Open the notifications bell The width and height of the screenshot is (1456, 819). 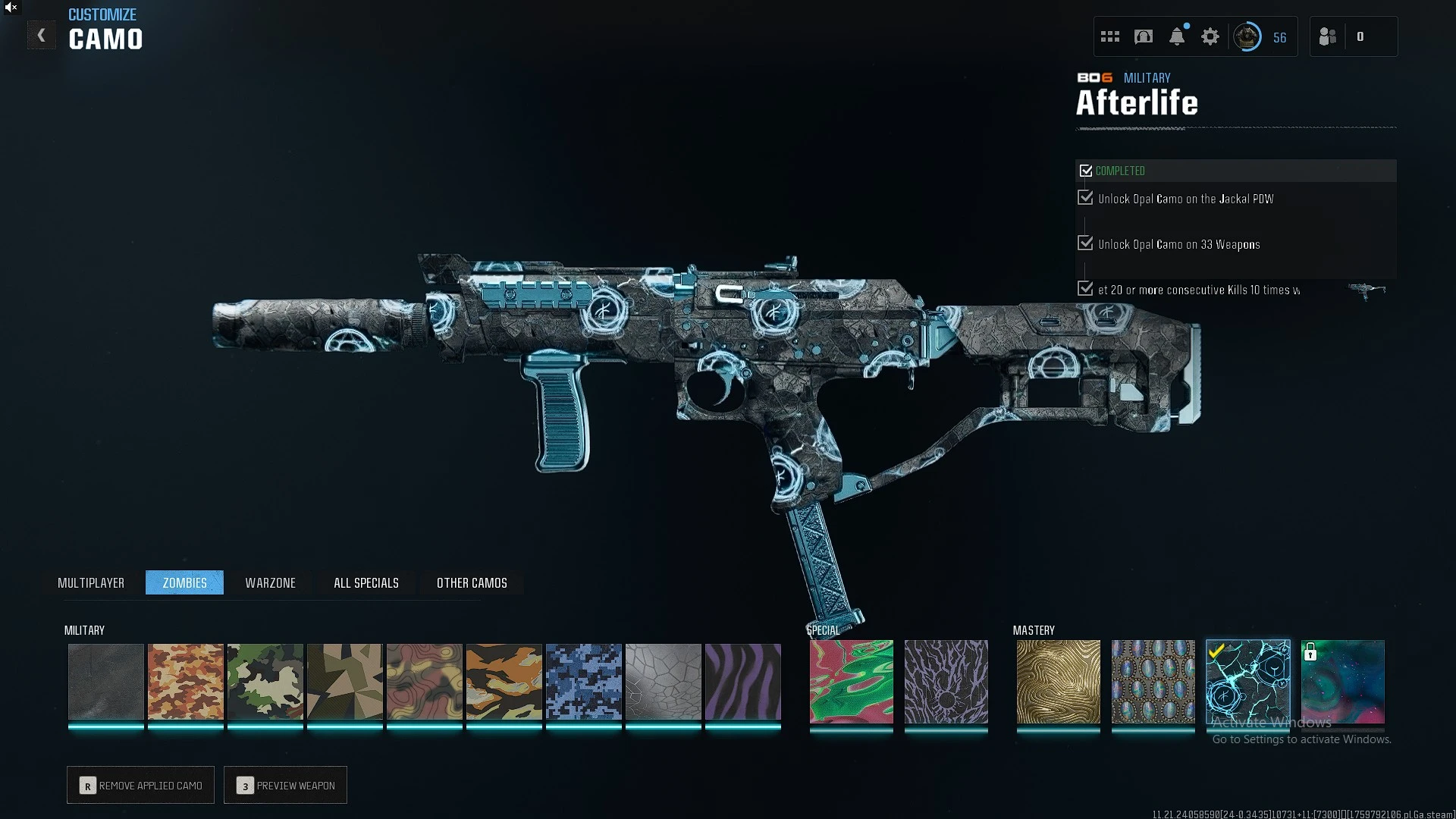click(1177, 36)
